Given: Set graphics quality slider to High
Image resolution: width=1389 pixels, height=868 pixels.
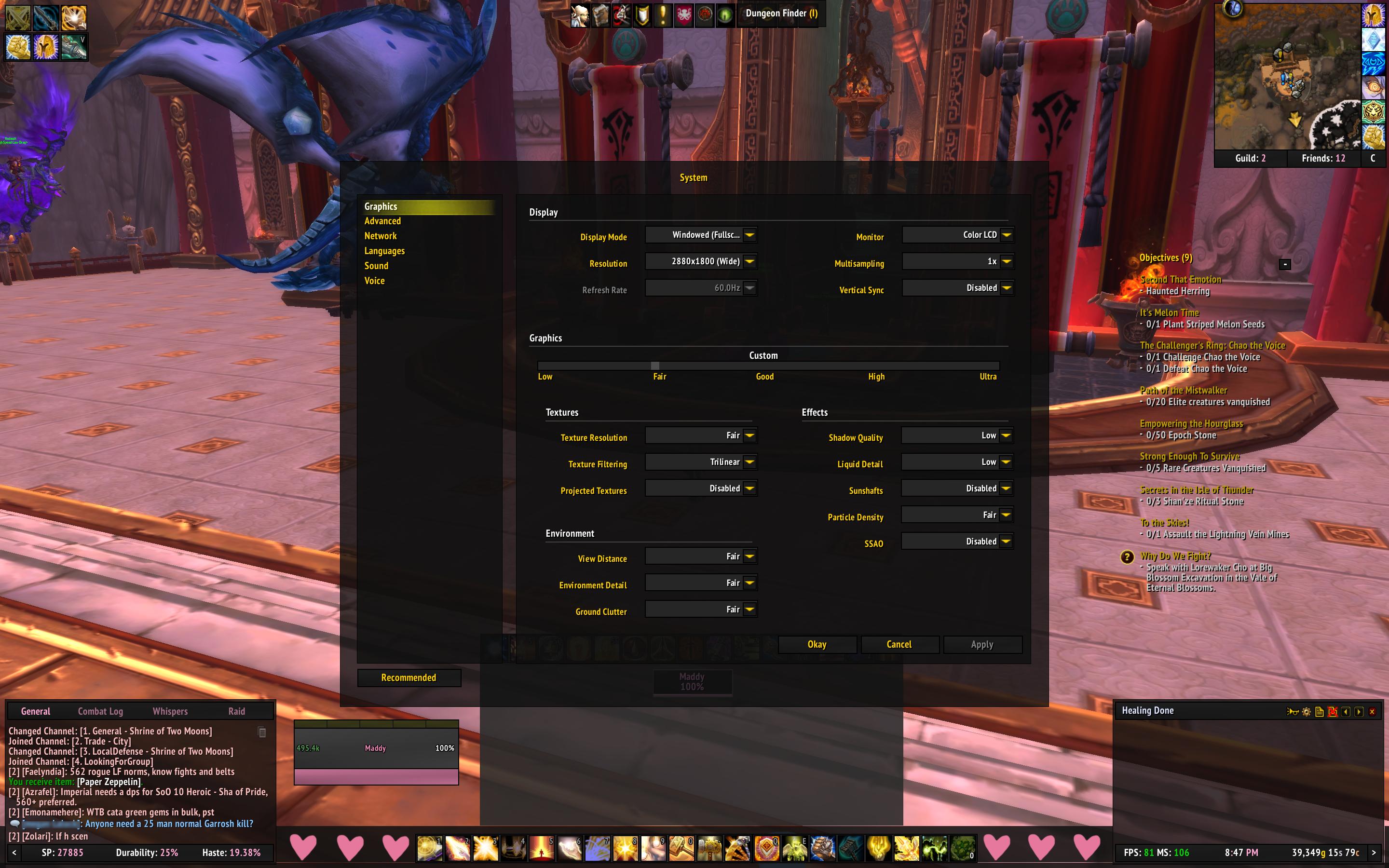Looking at the screenshot, I should click(876, 366).
